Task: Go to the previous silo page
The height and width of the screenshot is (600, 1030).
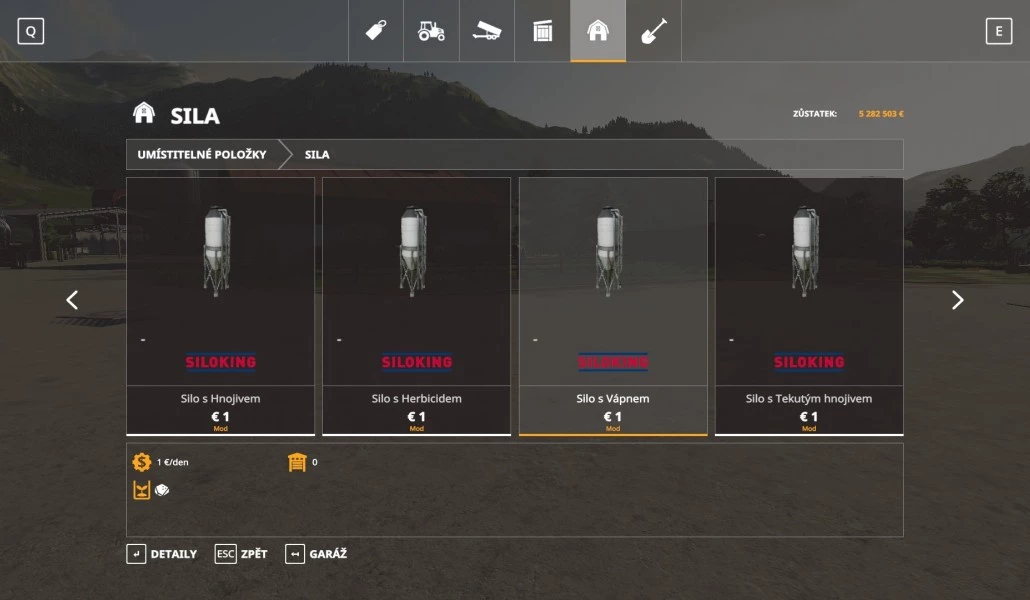Action: pyautogui.click(x=72, y=300)
